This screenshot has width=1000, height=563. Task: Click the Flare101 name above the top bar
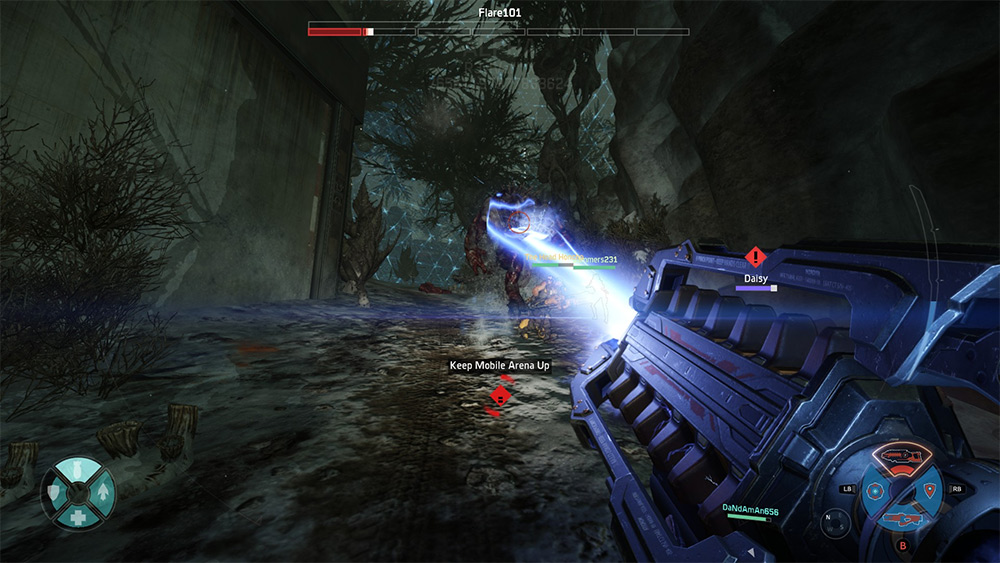tap(499, 13)
